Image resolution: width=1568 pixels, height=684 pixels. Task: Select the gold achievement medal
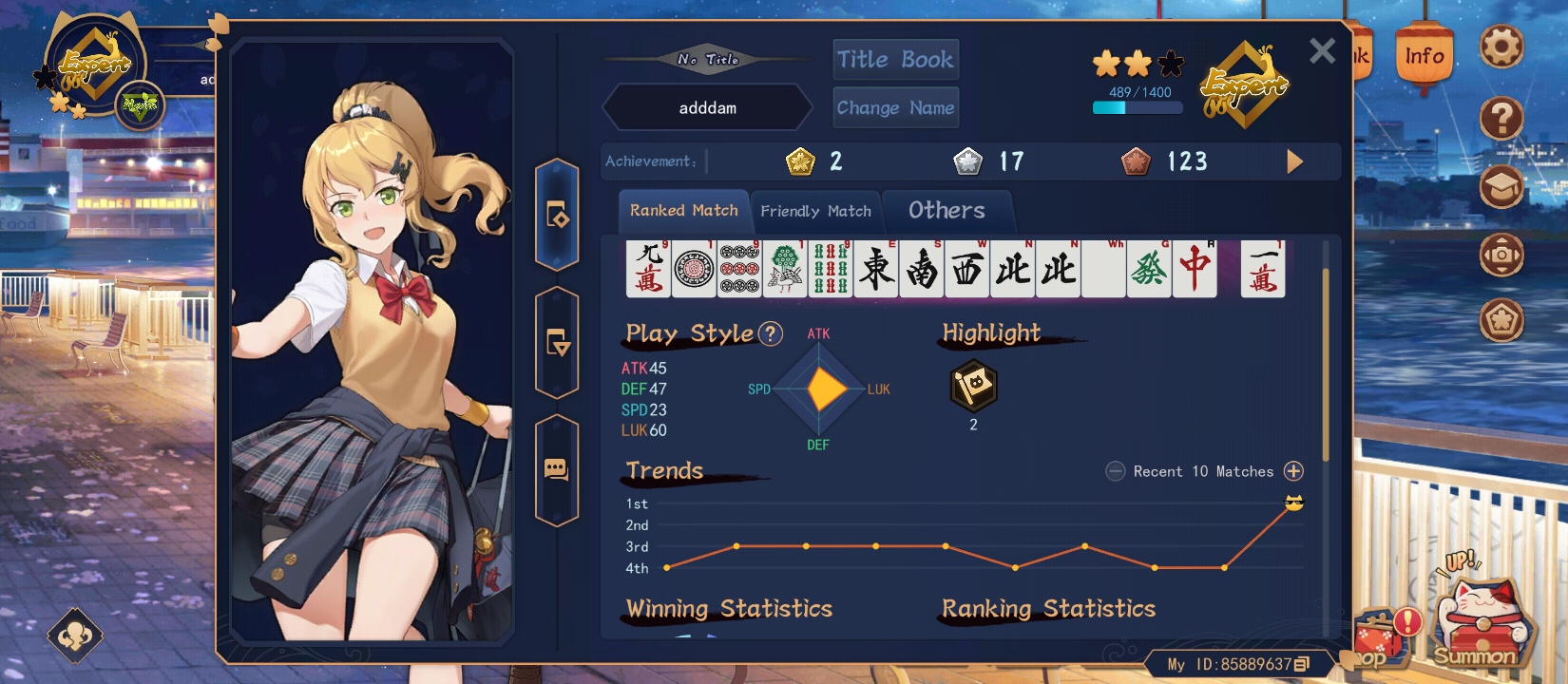(800, 161)
